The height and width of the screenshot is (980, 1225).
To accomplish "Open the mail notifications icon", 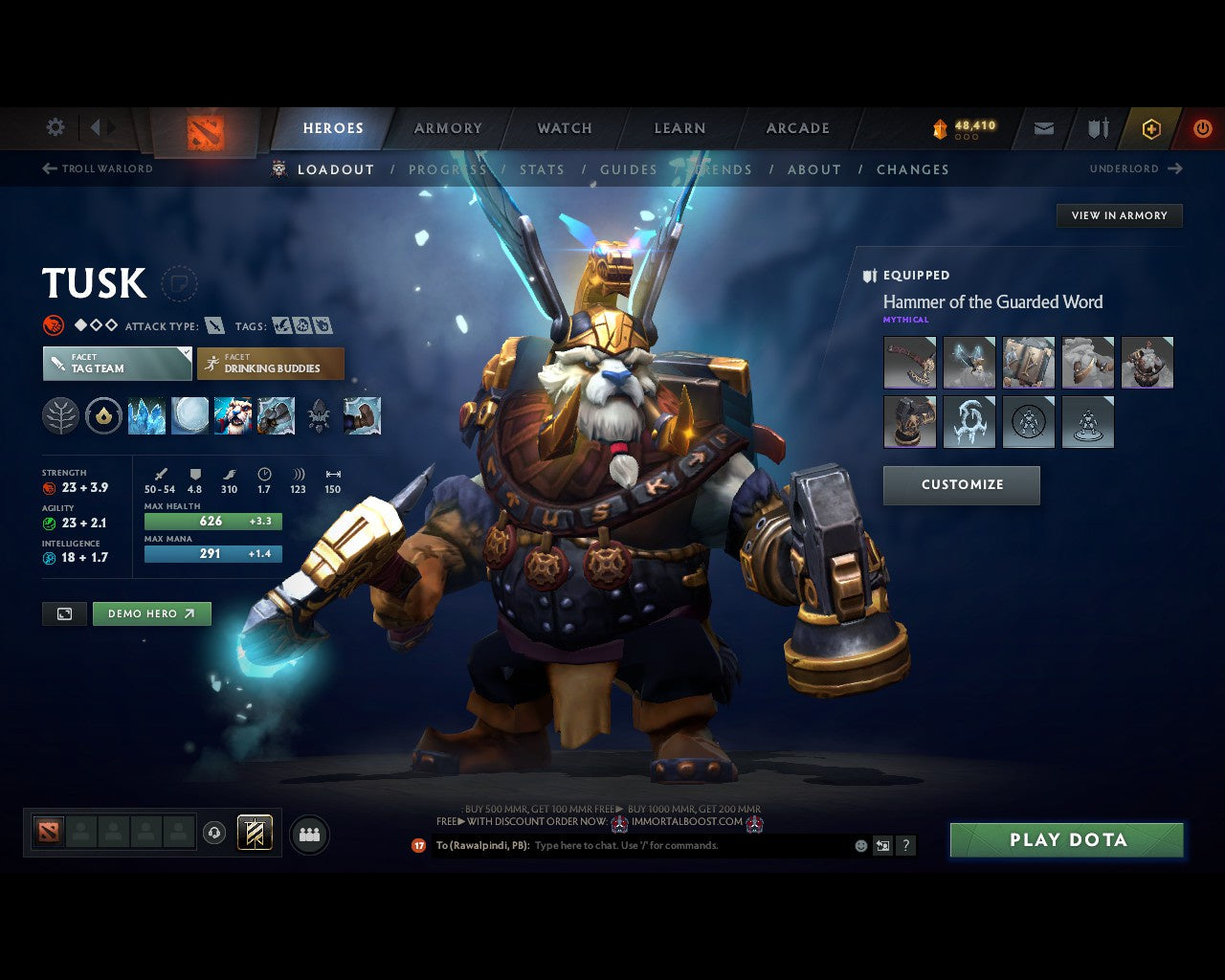I will click(1043, 128).
